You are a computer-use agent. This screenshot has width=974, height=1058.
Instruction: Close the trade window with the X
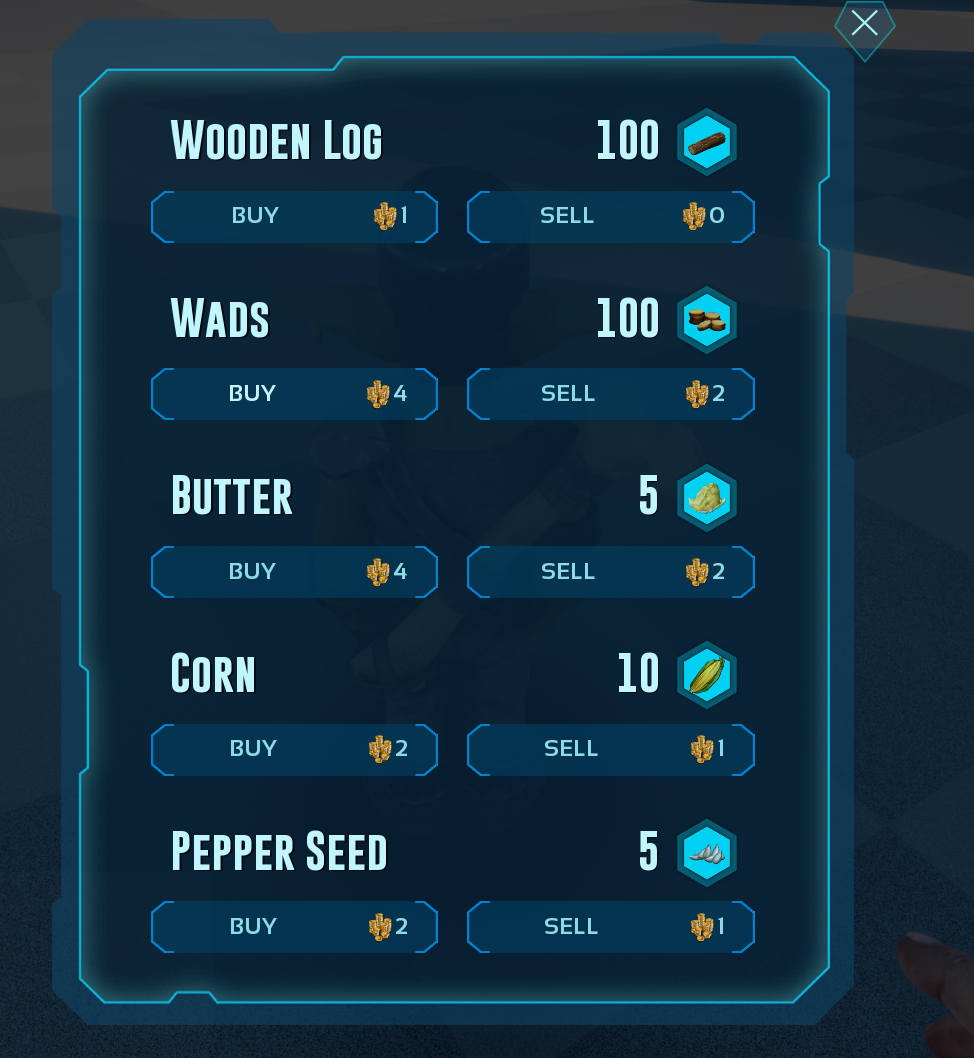(x=864, y=24)
